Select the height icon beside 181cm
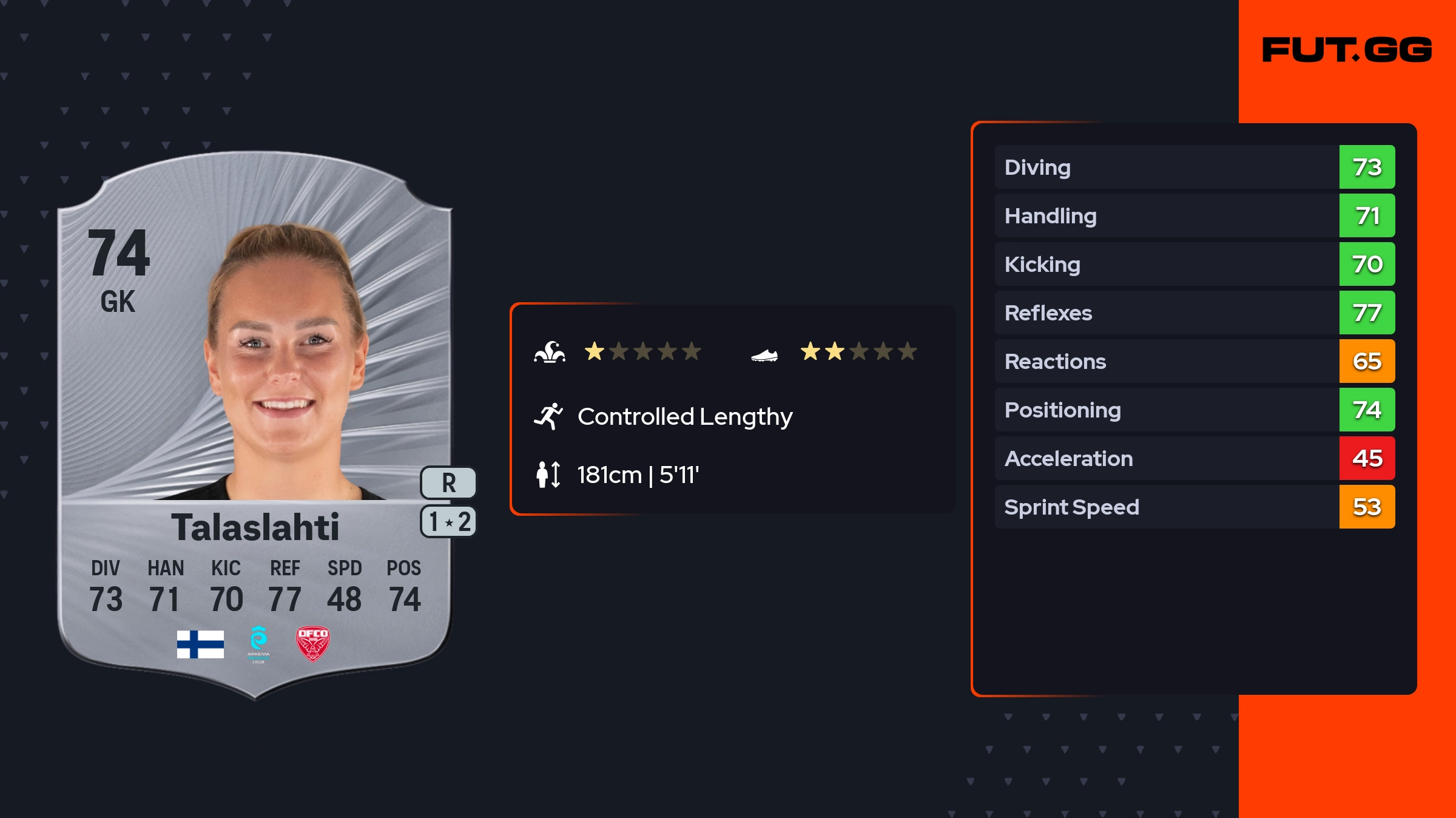 548,475
